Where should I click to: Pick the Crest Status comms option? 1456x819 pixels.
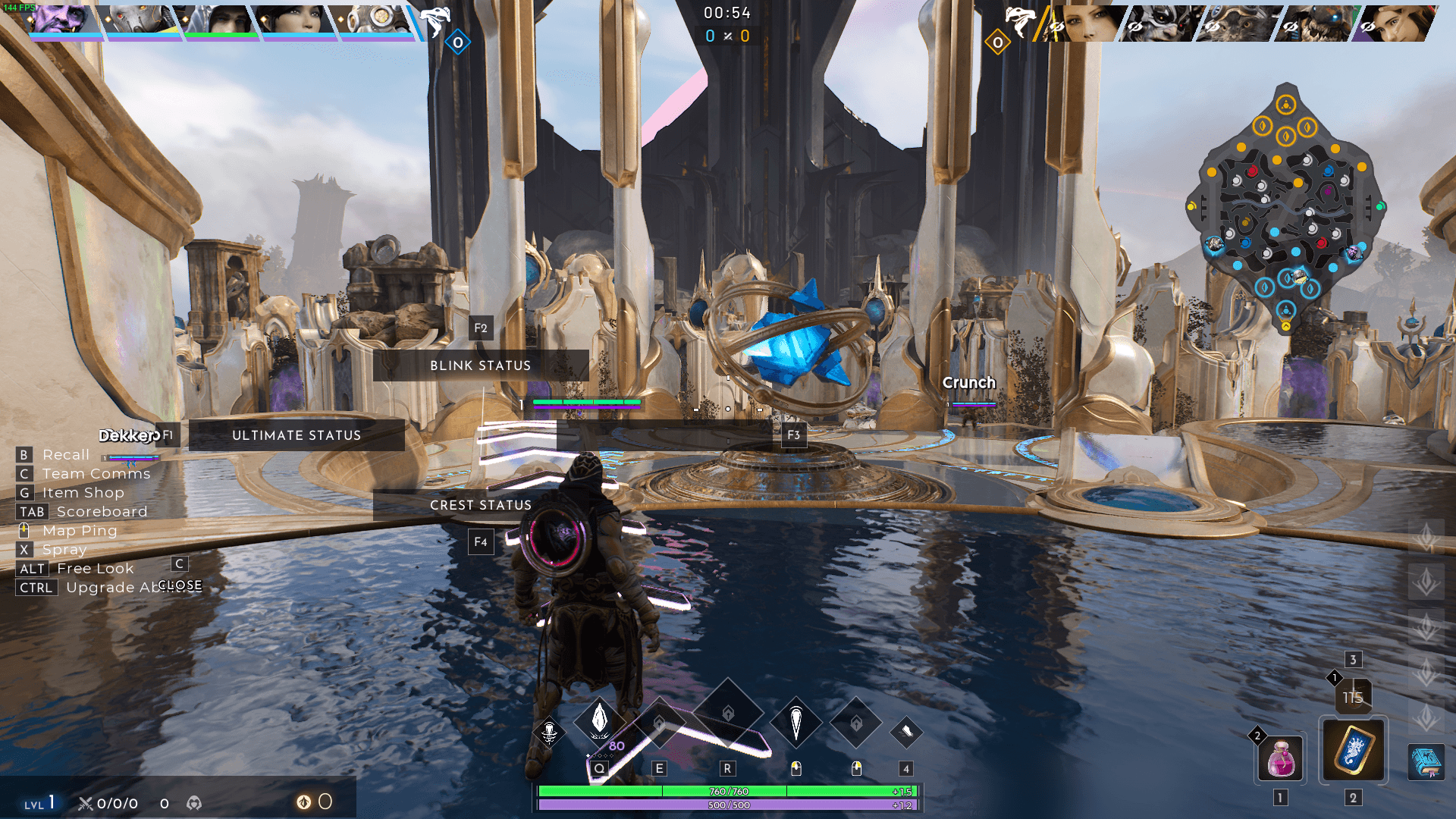click(480, 505)
